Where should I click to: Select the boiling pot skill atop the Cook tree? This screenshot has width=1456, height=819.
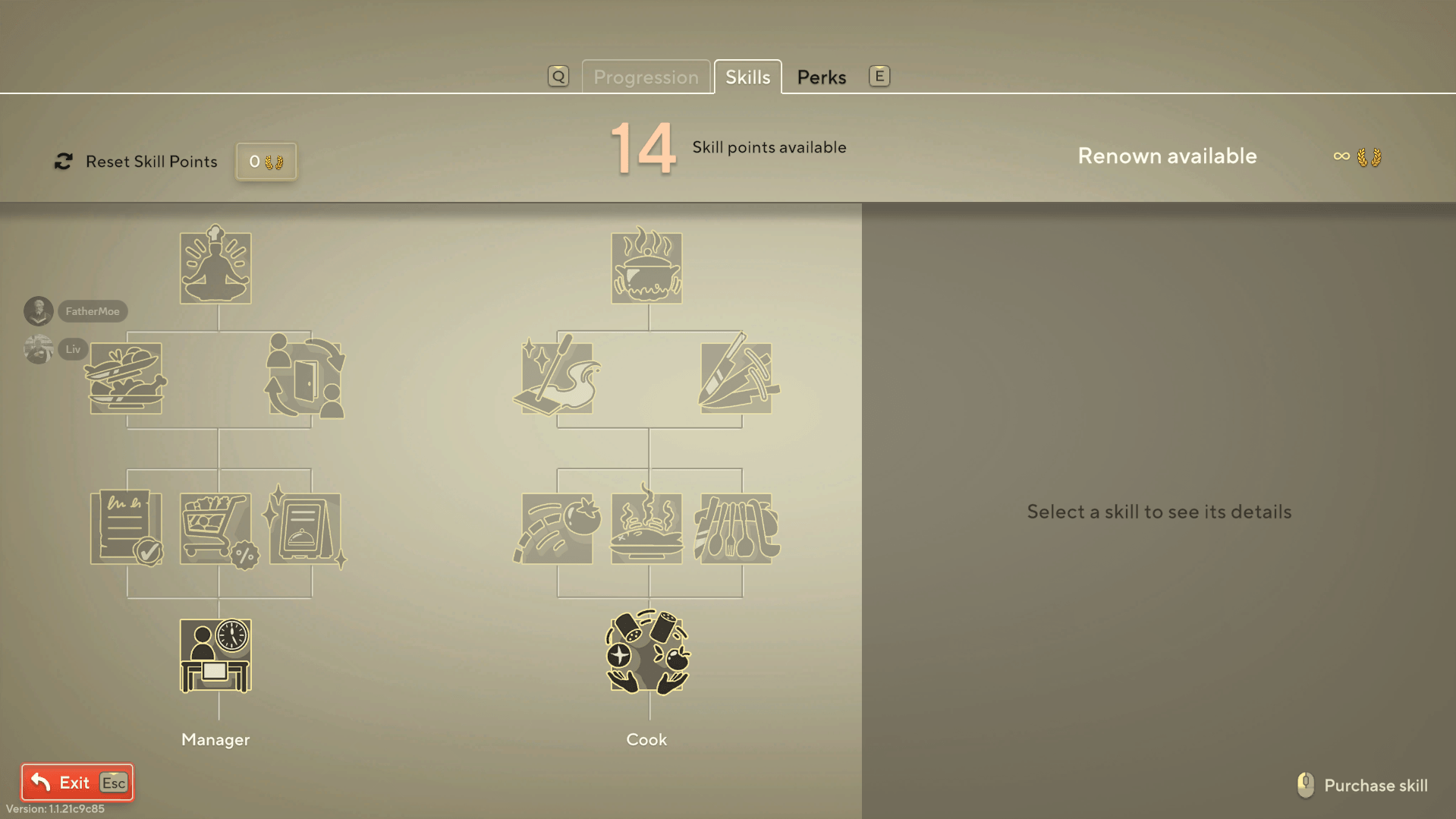(x=646, y=267)
